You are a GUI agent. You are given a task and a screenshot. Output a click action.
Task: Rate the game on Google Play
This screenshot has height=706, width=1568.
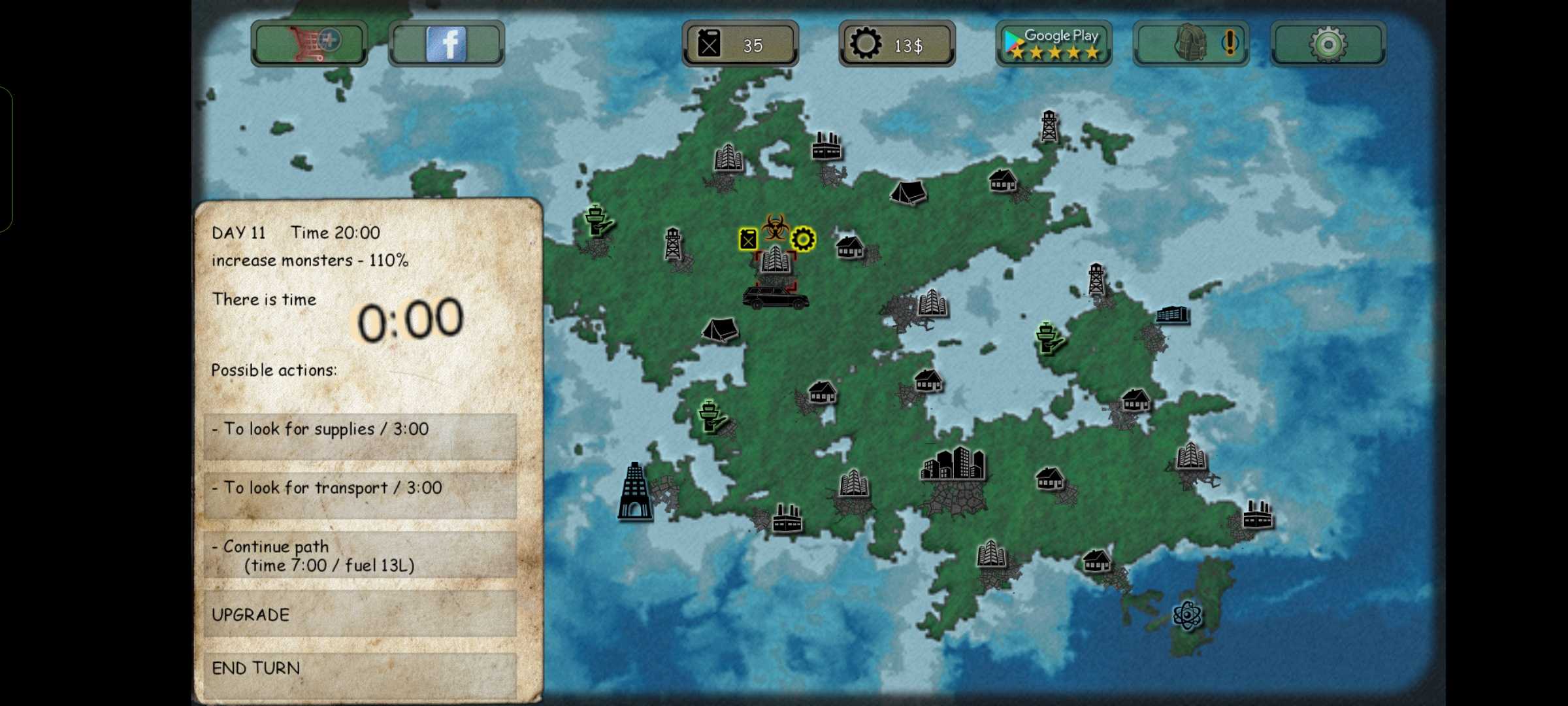click(x=1053, y=43)
